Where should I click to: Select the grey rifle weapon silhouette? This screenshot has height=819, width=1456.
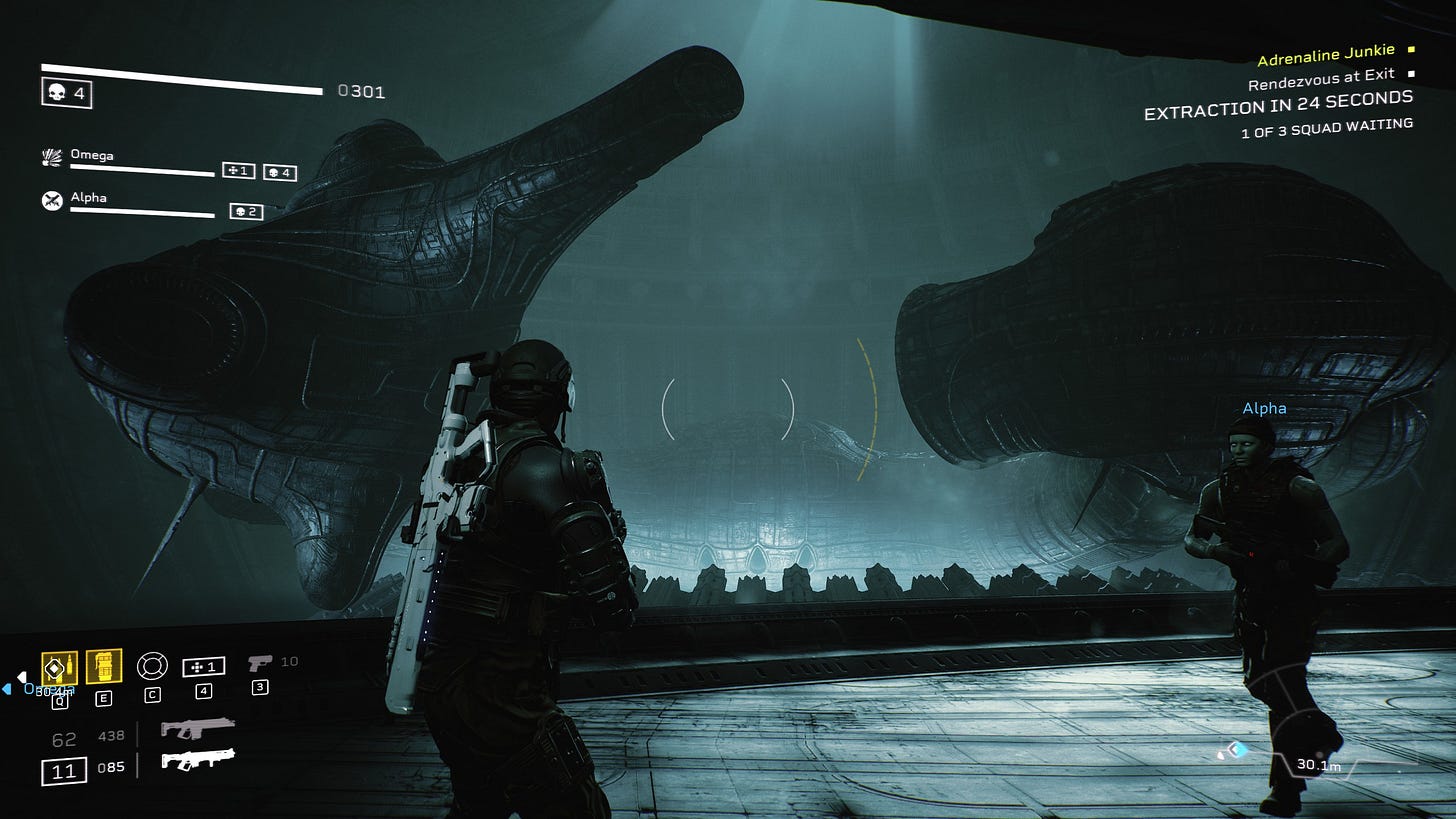[x=197, y=729]
